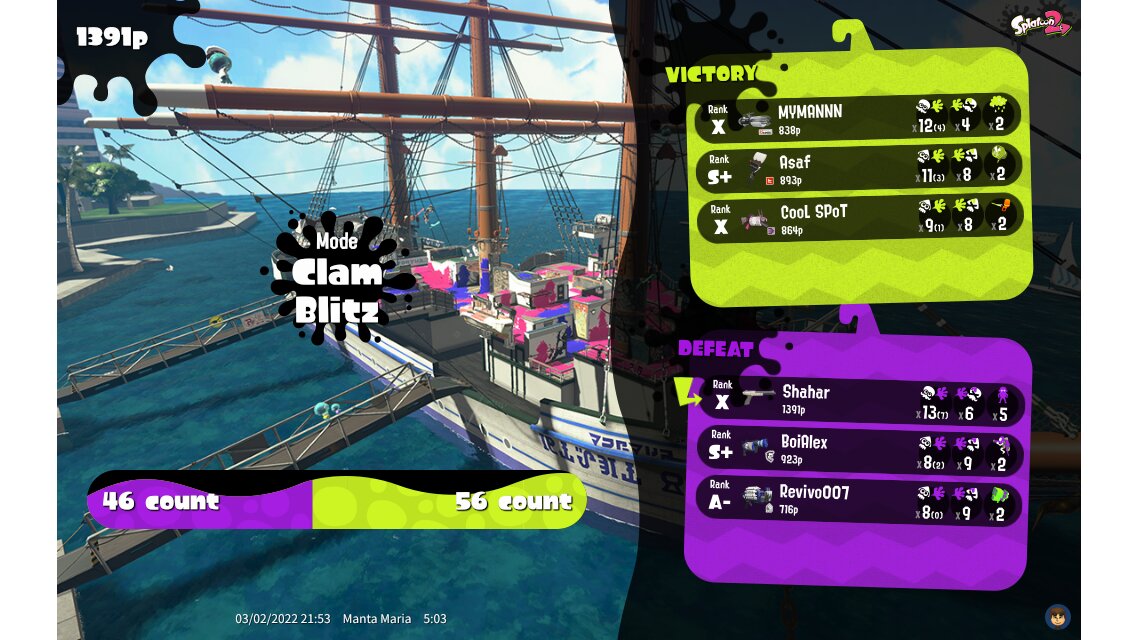Click the Splatoon 2 logo

tap(1040, 23)
